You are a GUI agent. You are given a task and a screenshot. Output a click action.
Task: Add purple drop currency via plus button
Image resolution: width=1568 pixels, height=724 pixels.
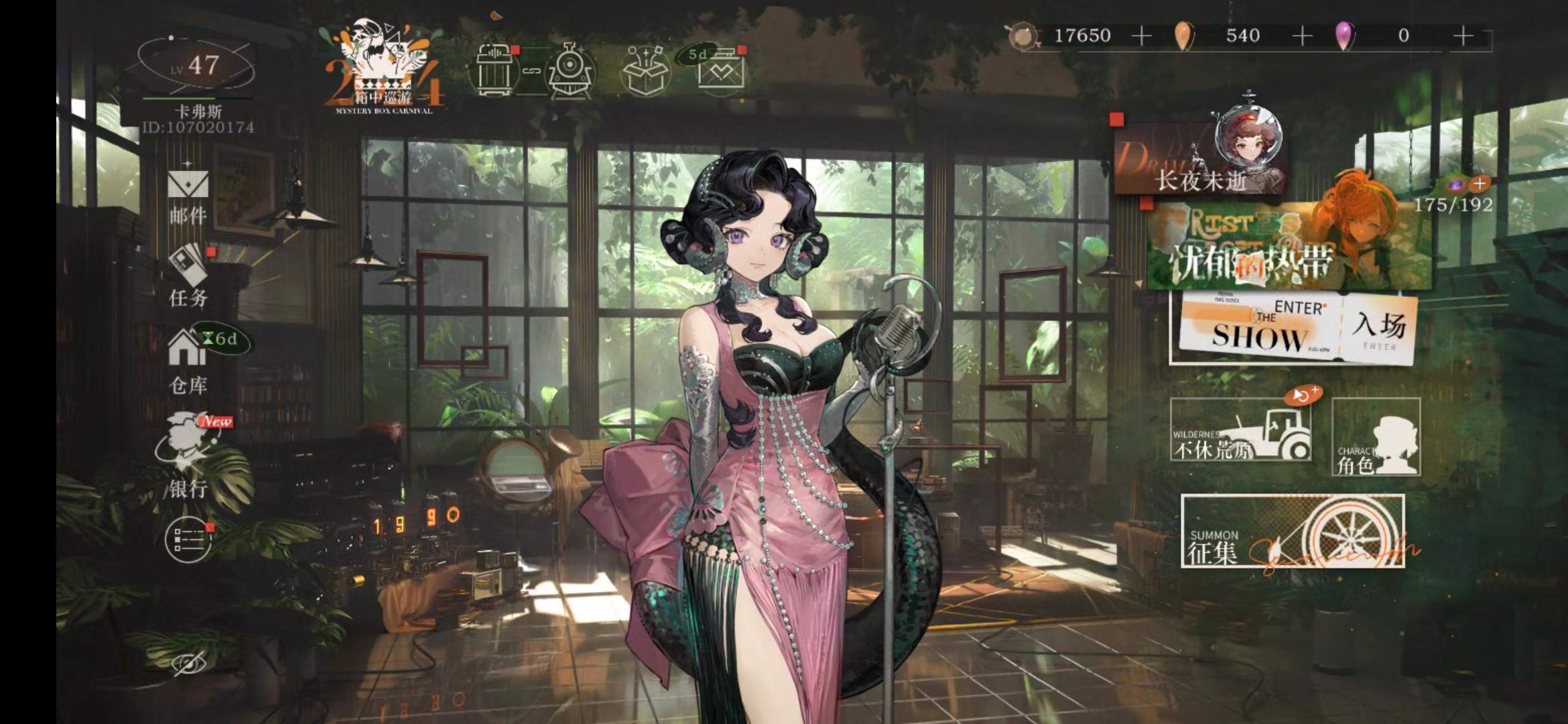(x=1463, y=36)
